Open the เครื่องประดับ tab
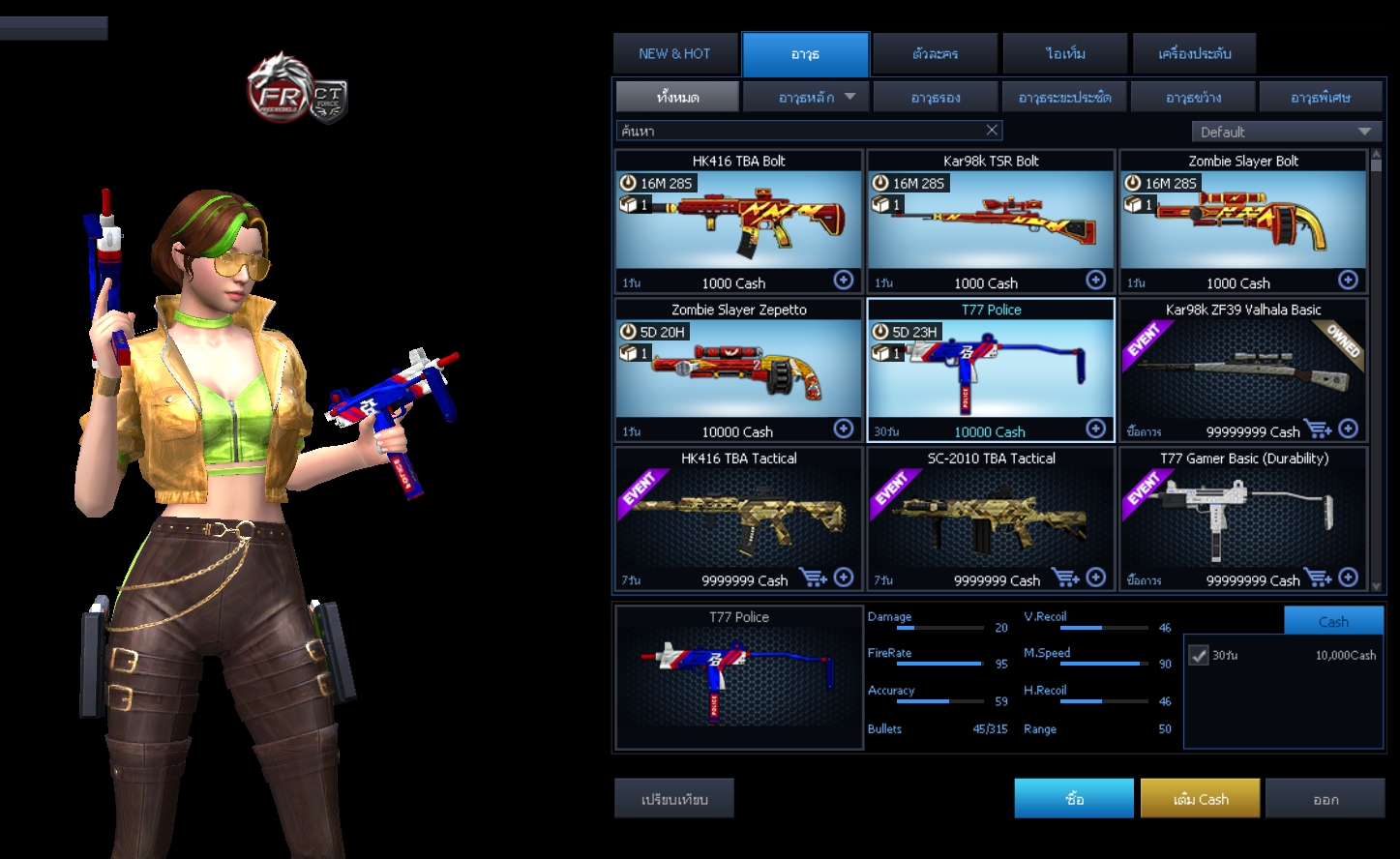Image resolution: width=1400 pixels, height=859 pixels. 1195,54
